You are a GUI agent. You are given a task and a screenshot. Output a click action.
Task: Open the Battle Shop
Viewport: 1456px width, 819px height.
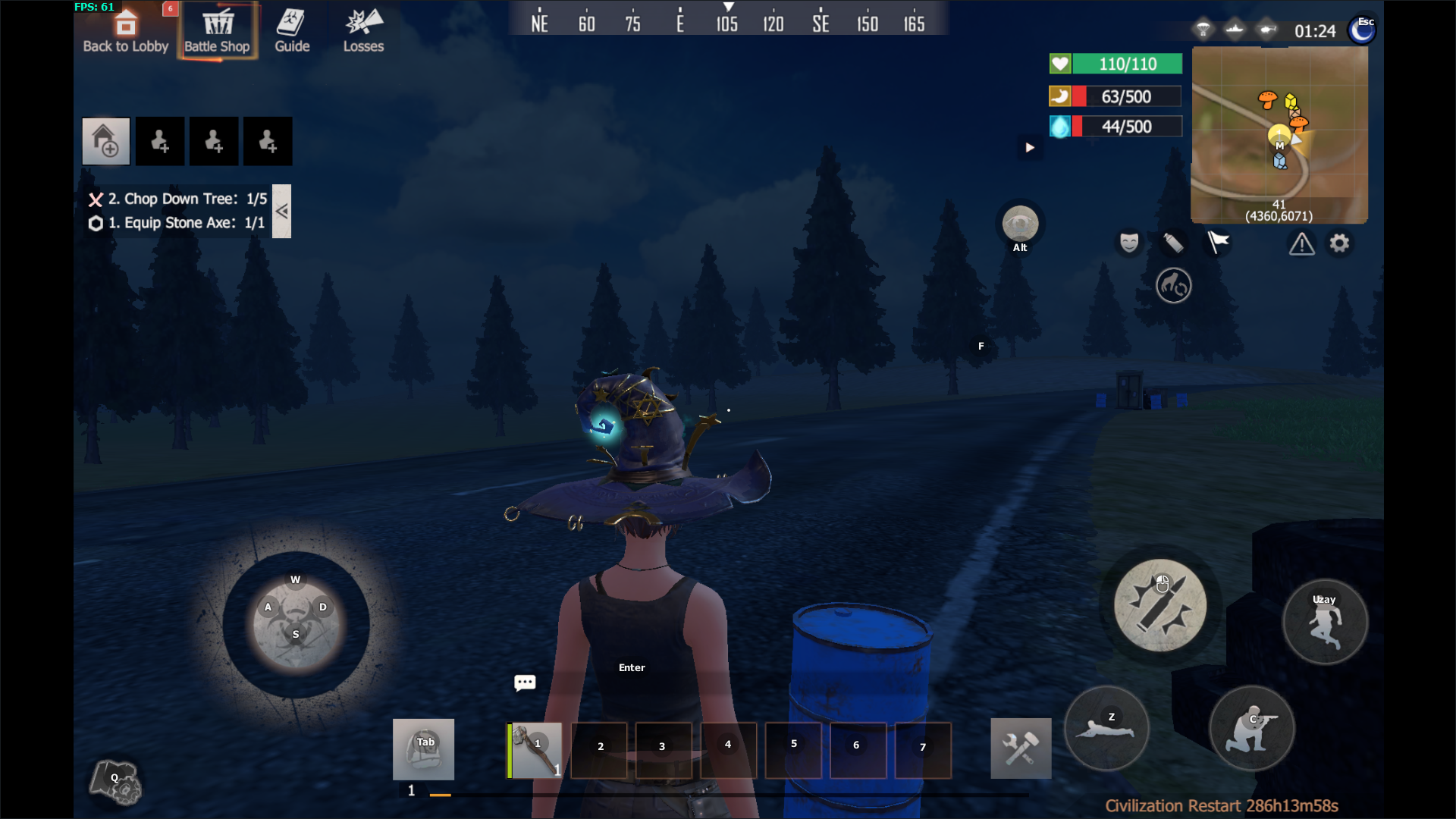[x=218, y=32]
